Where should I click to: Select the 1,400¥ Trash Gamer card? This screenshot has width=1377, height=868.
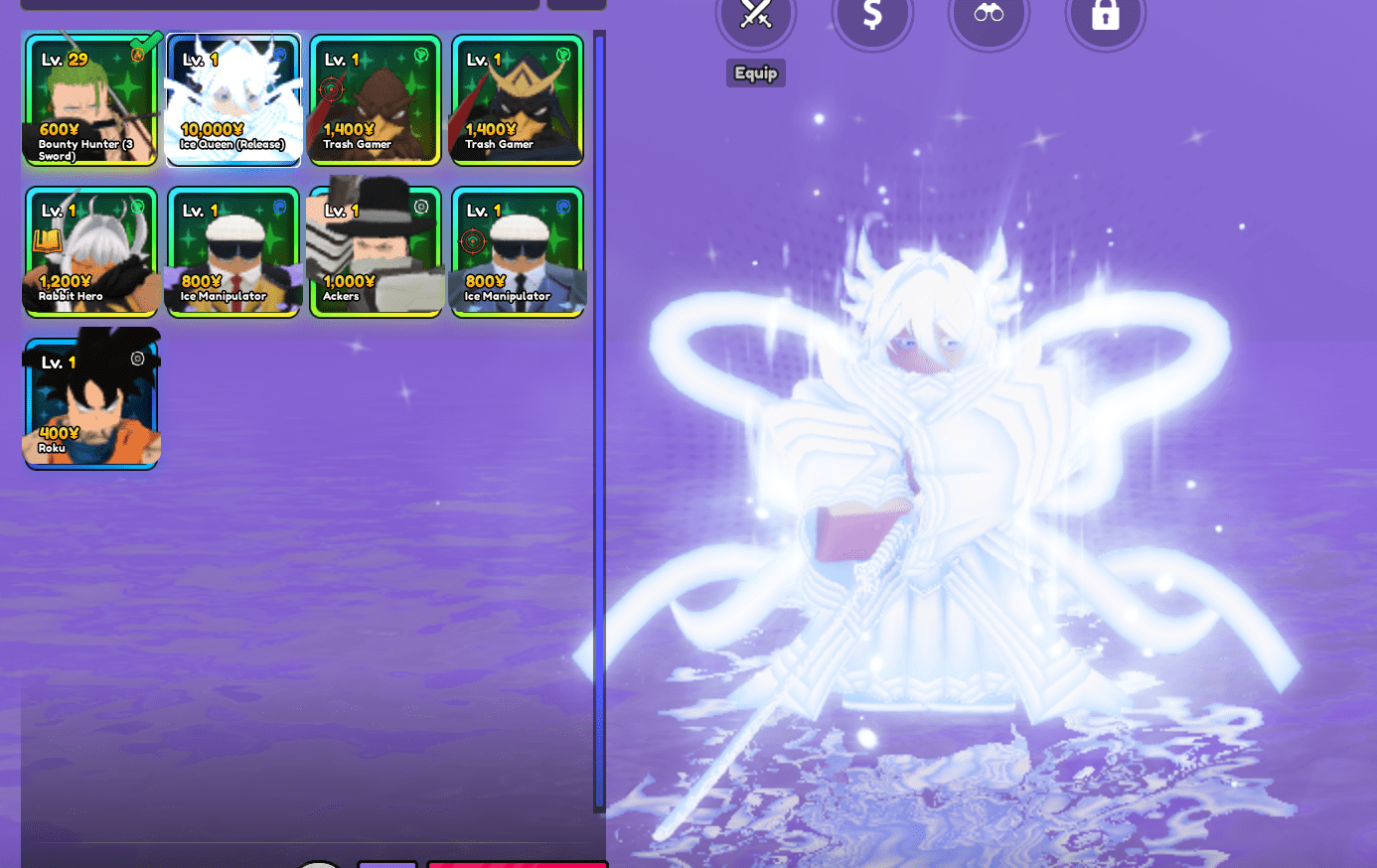tap(375, 99)
